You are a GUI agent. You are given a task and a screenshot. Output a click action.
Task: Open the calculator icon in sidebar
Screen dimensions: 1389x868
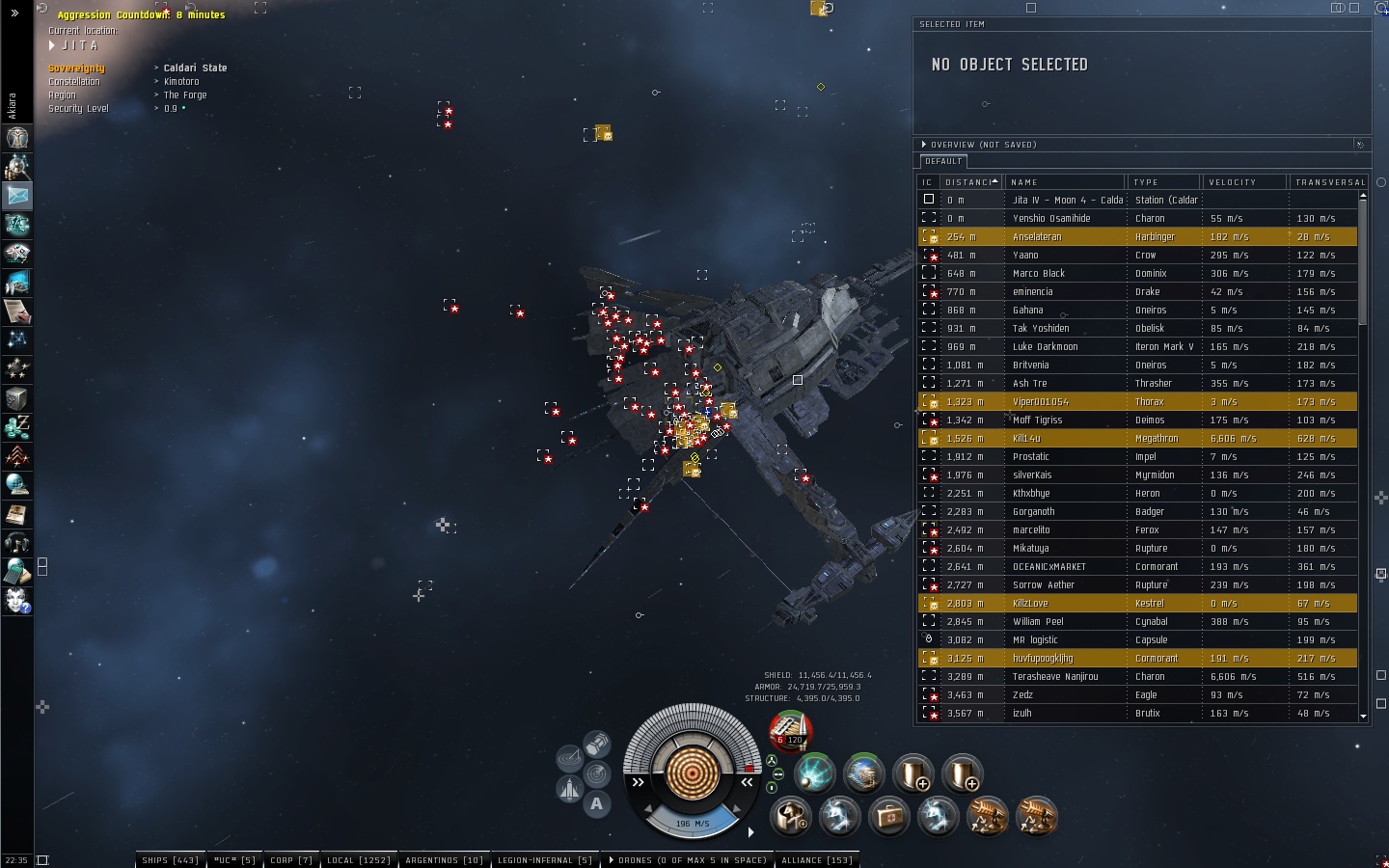(17, 571)
